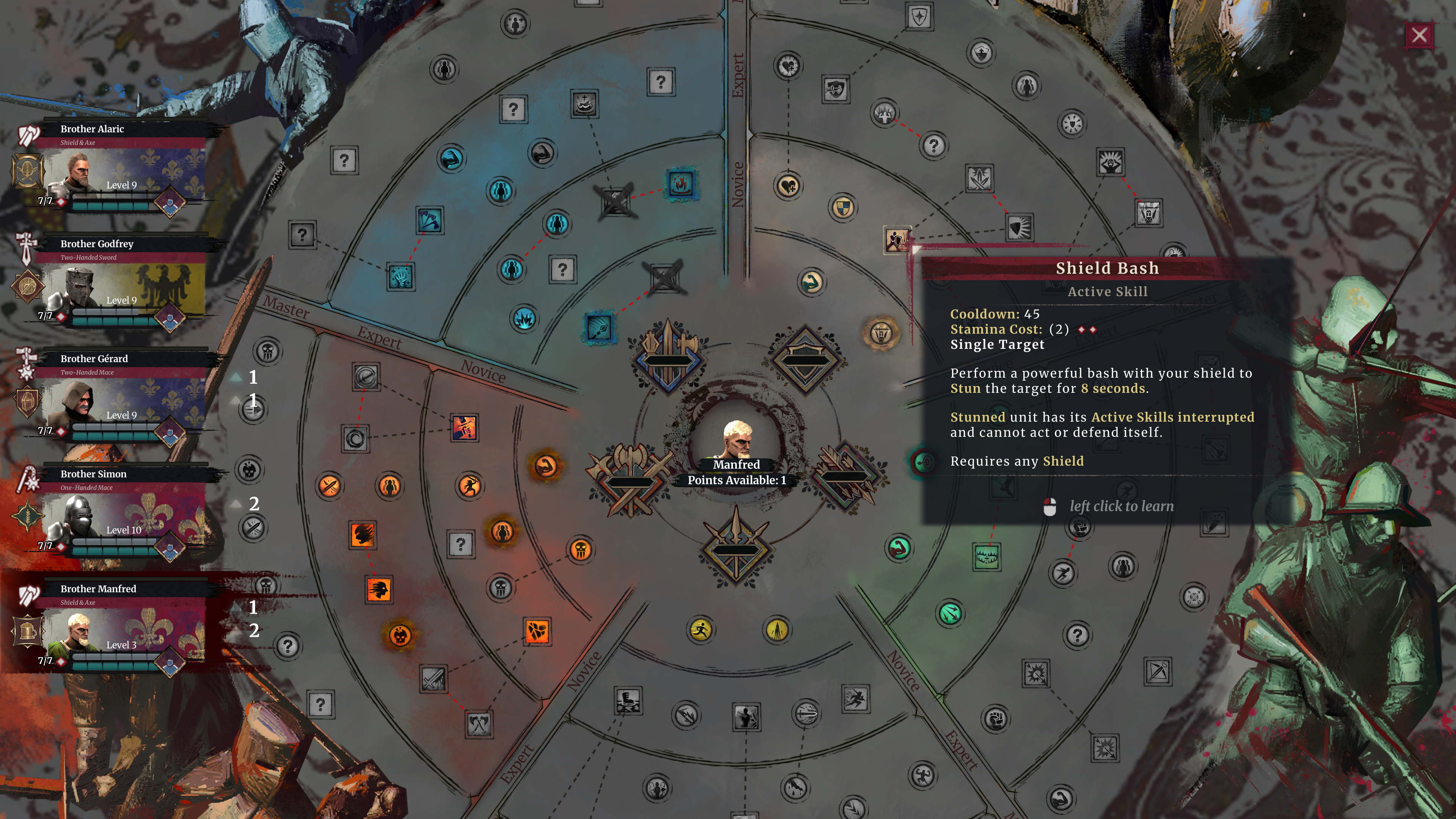Select the yellow sword blade skill node
The width and height of the screenshot is (1456, 819).
pyautogui.click(x=777, y=630)
